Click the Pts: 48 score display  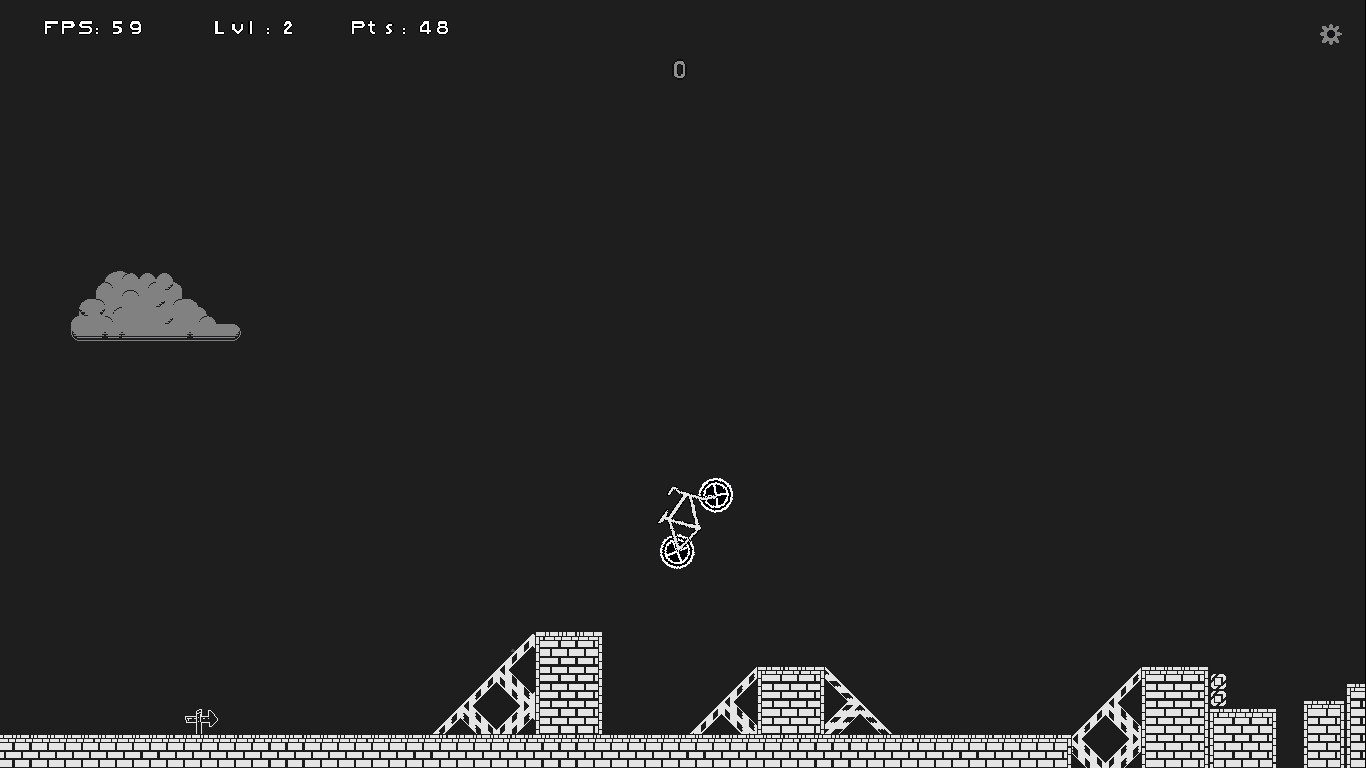[x=399, y=27]
